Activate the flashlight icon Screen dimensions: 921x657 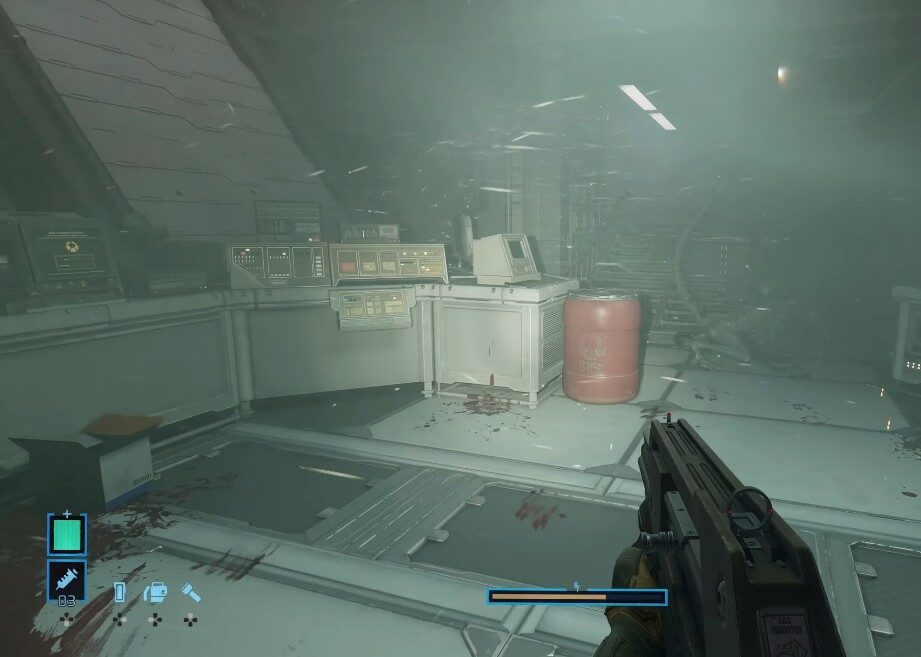pos(190,592)
